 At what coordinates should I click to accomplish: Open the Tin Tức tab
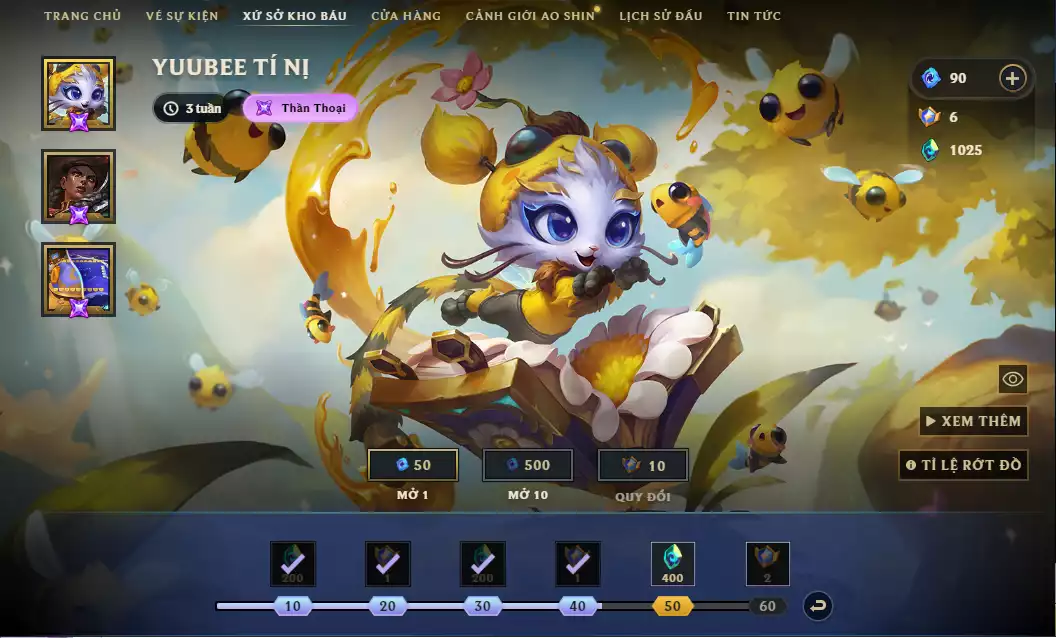point(754,16)
